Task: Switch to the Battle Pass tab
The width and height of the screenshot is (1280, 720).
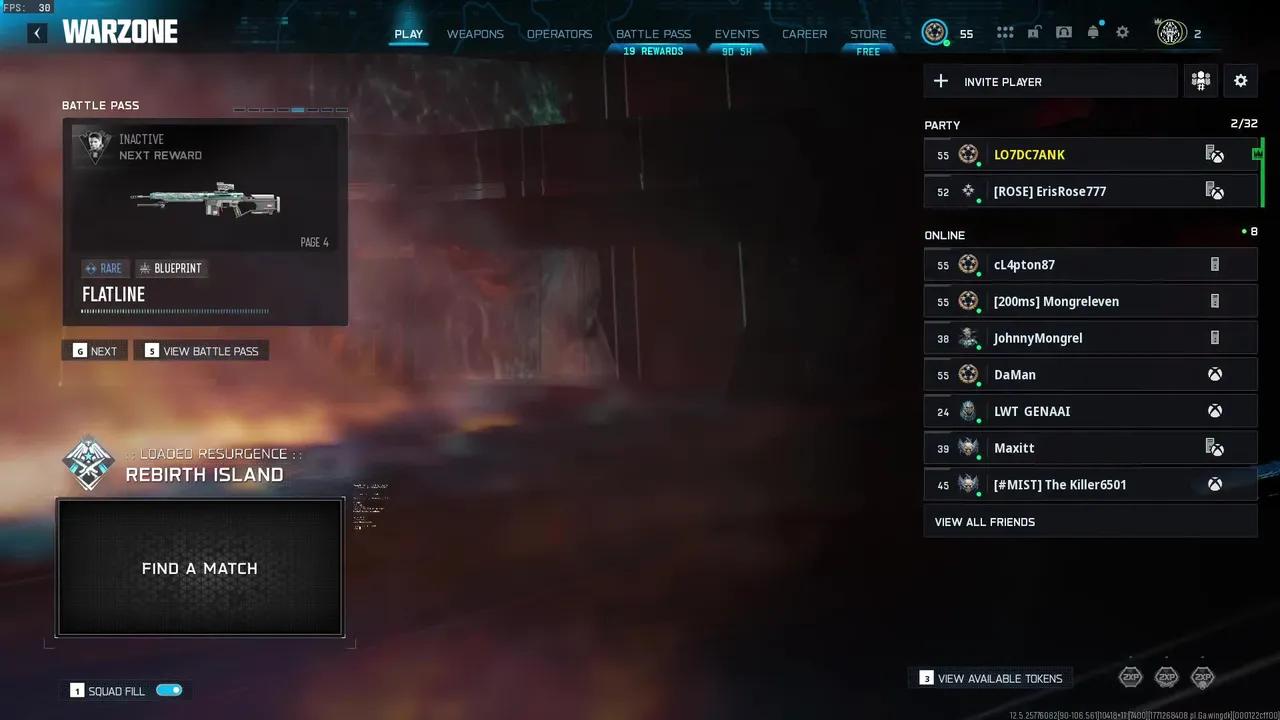Action: click(x=653, y=33)
